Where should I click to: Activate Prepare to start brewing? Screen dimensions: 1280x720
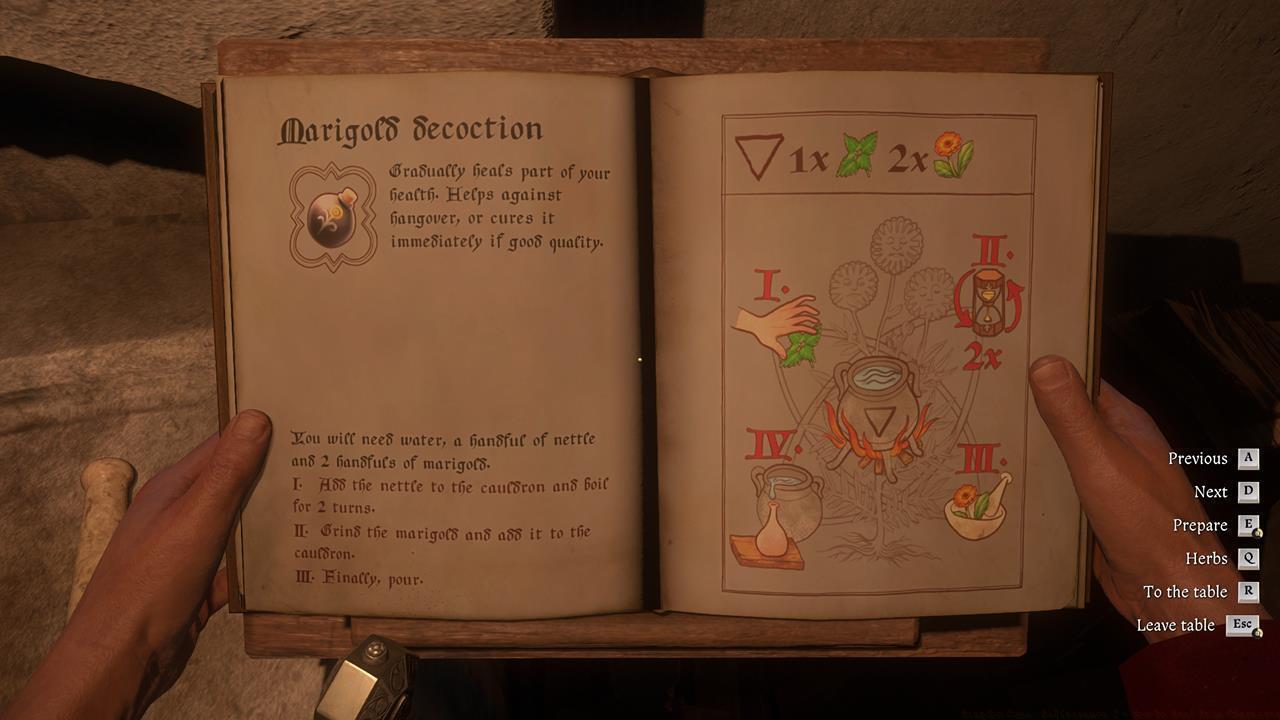click(1202, 525)
